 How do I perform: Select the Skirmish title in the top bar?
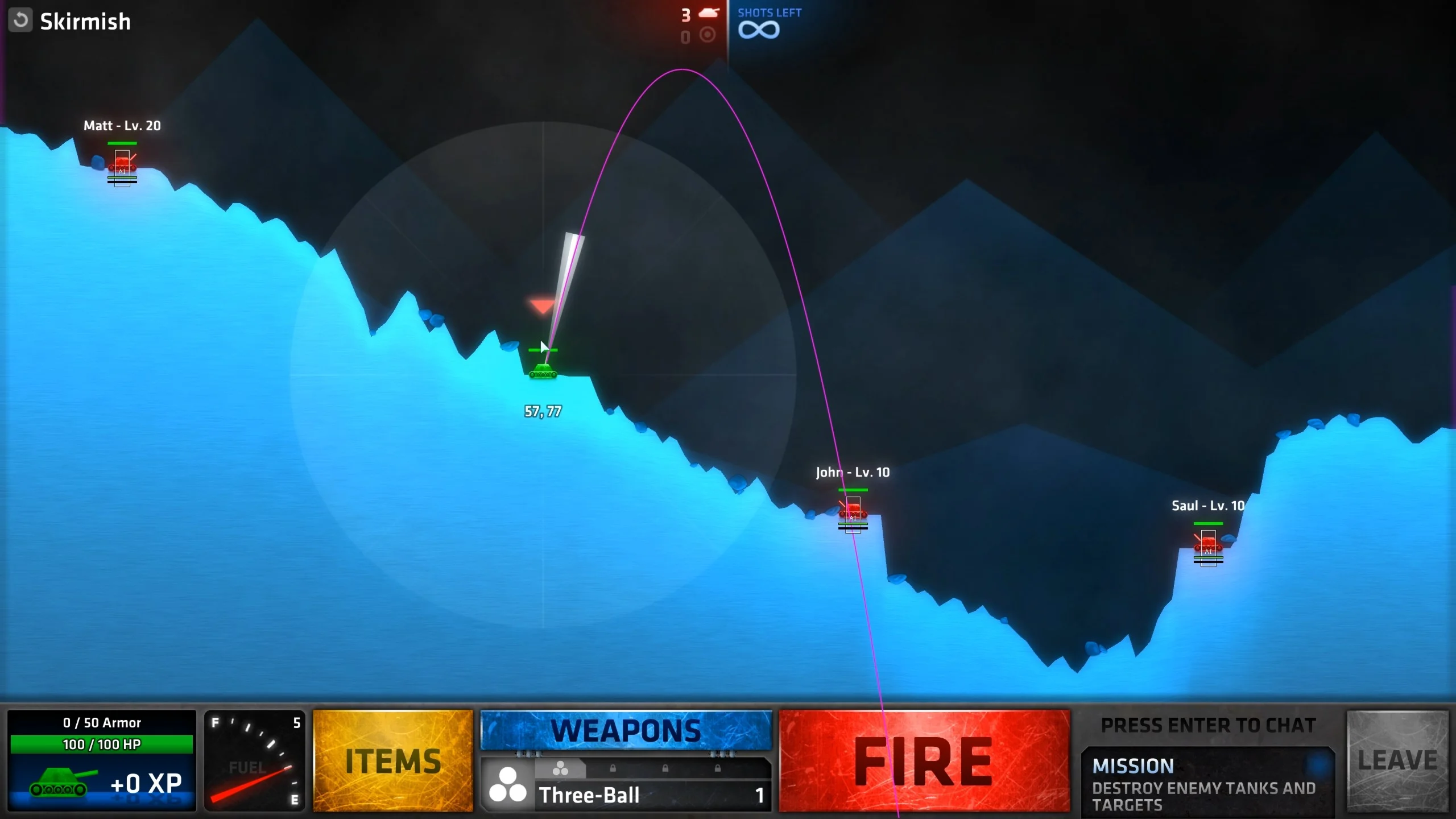click(85, 22)
